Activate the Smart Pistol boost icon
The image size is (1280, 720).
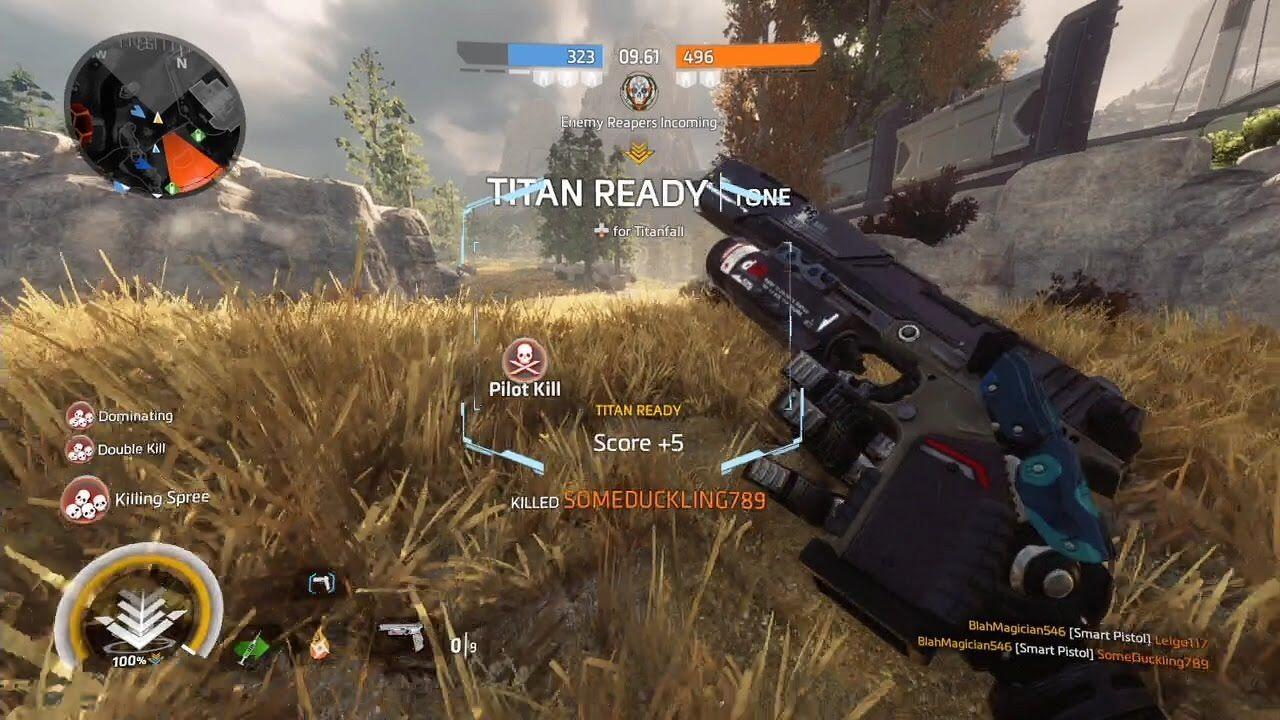(320, 583)
